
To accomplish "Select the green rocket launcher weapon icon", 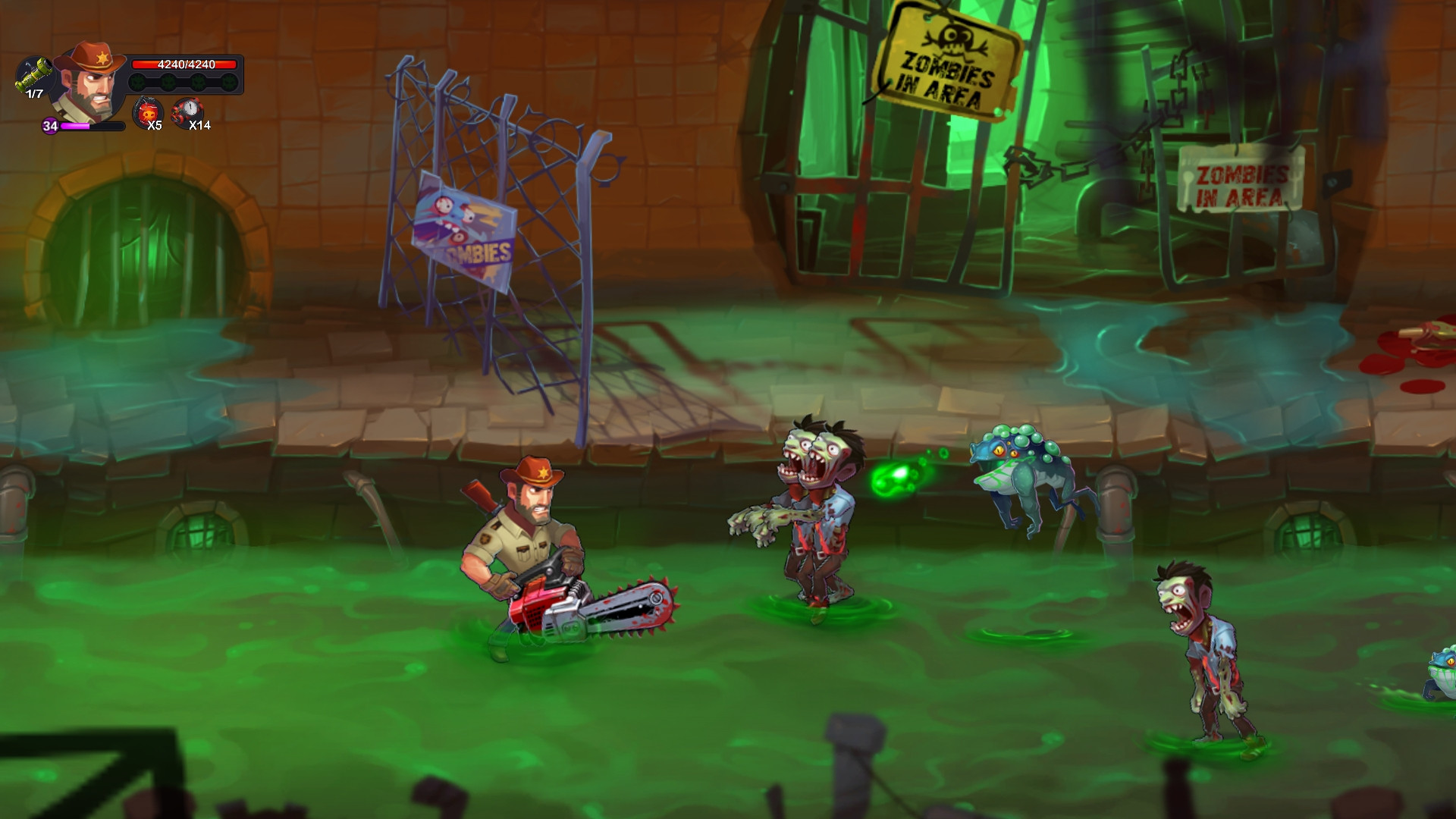I will (33, 76).
